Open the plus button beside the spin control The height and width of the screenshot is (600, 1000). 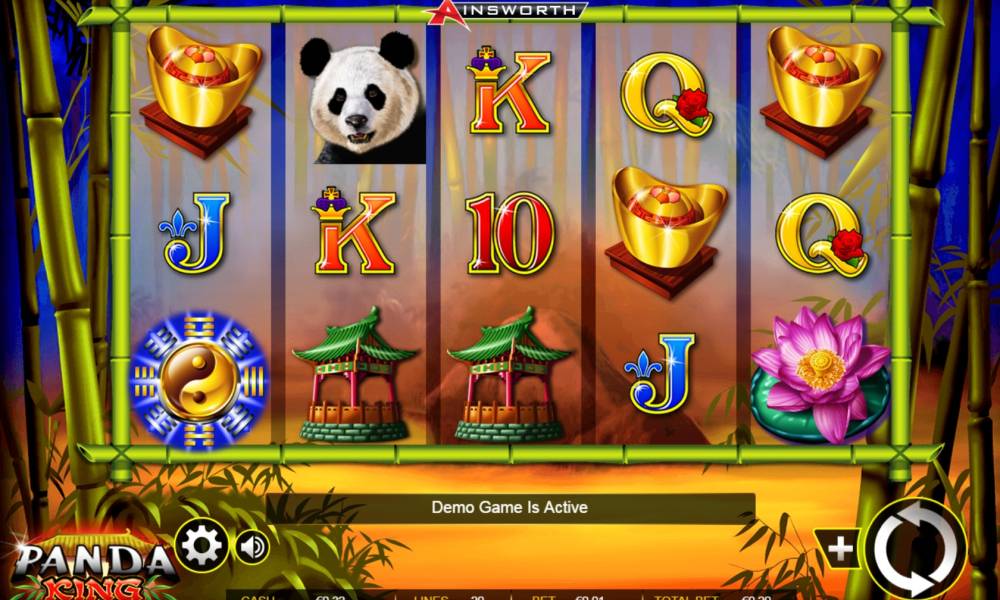(x=841, y=548)
